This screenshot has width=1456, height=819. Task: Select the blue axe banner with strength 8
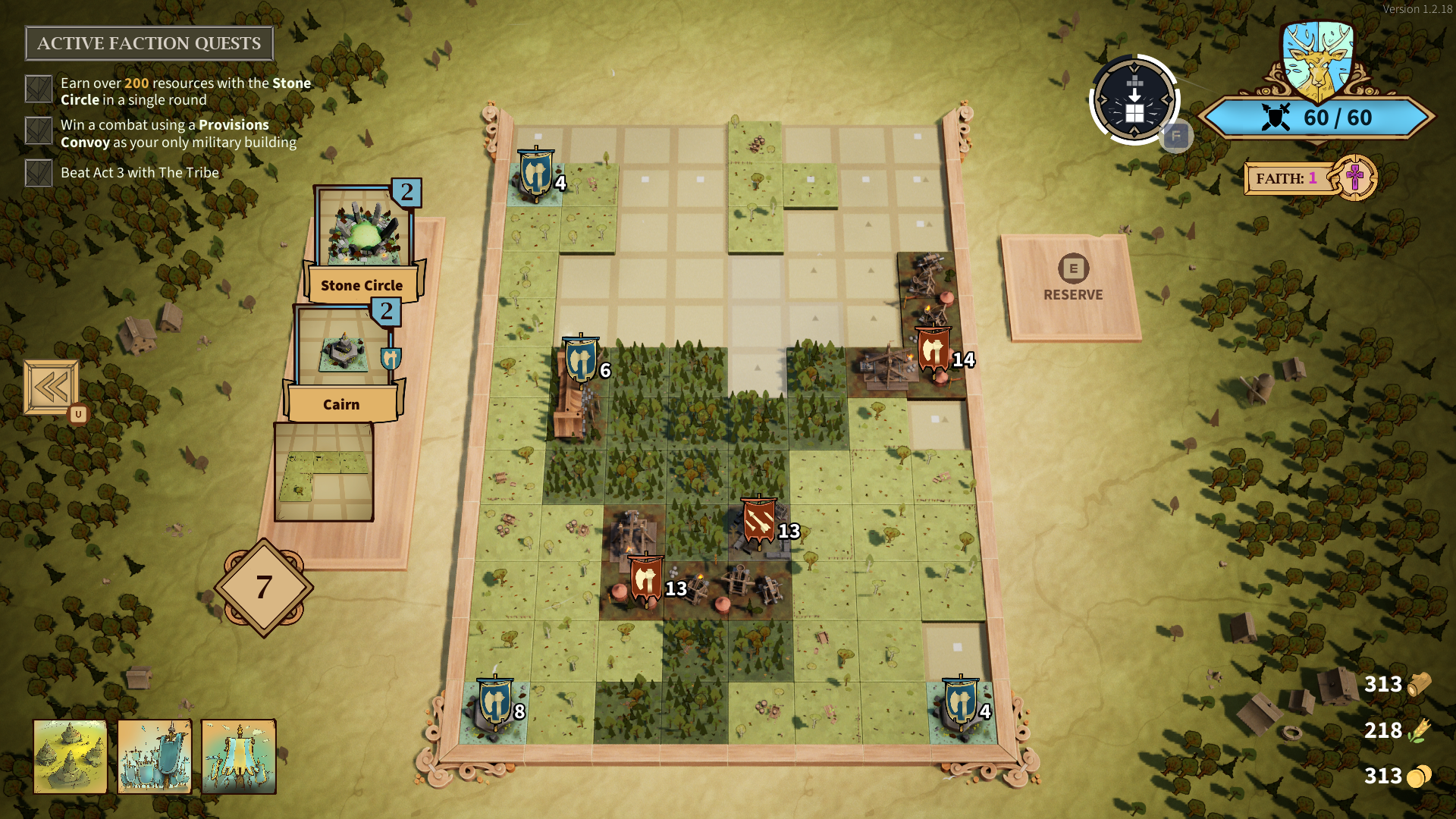point(495,702)
